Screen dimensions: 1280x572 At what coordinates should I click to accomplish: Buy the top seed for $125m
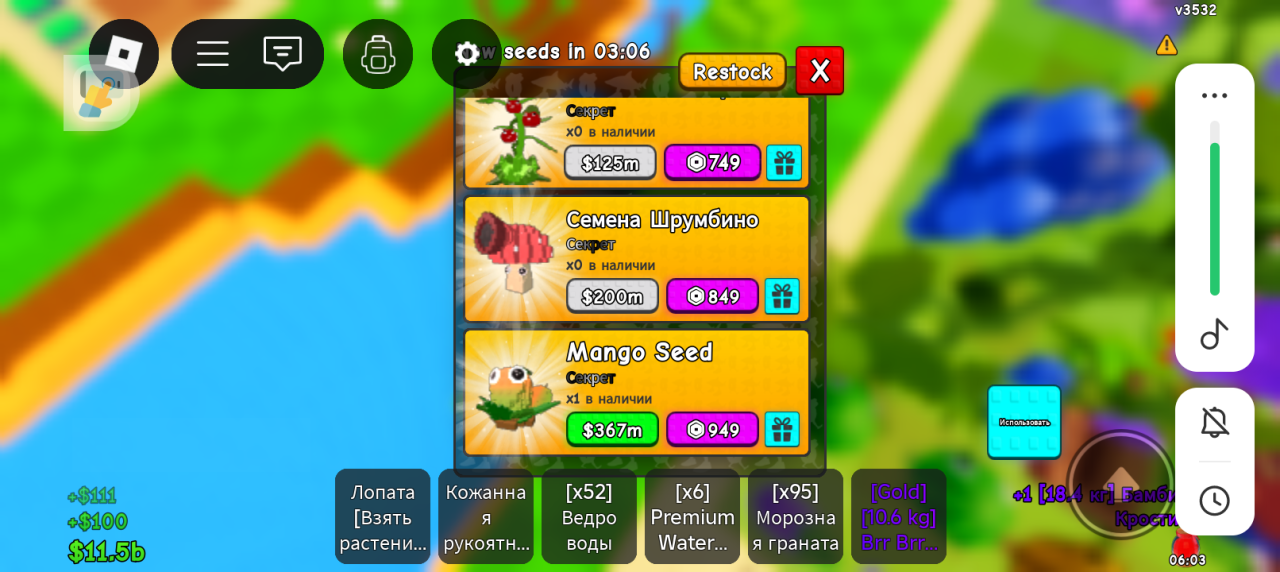click(x=610, y=163)
